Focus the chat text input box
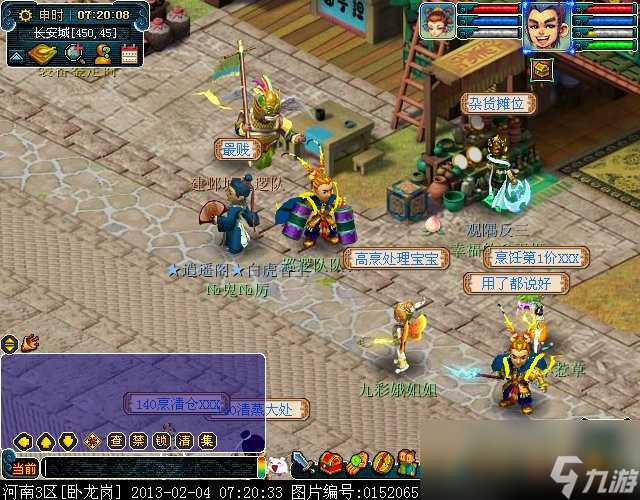Viewport: 640px width, 500px height. pyautogui.click(x=150, y=468)
